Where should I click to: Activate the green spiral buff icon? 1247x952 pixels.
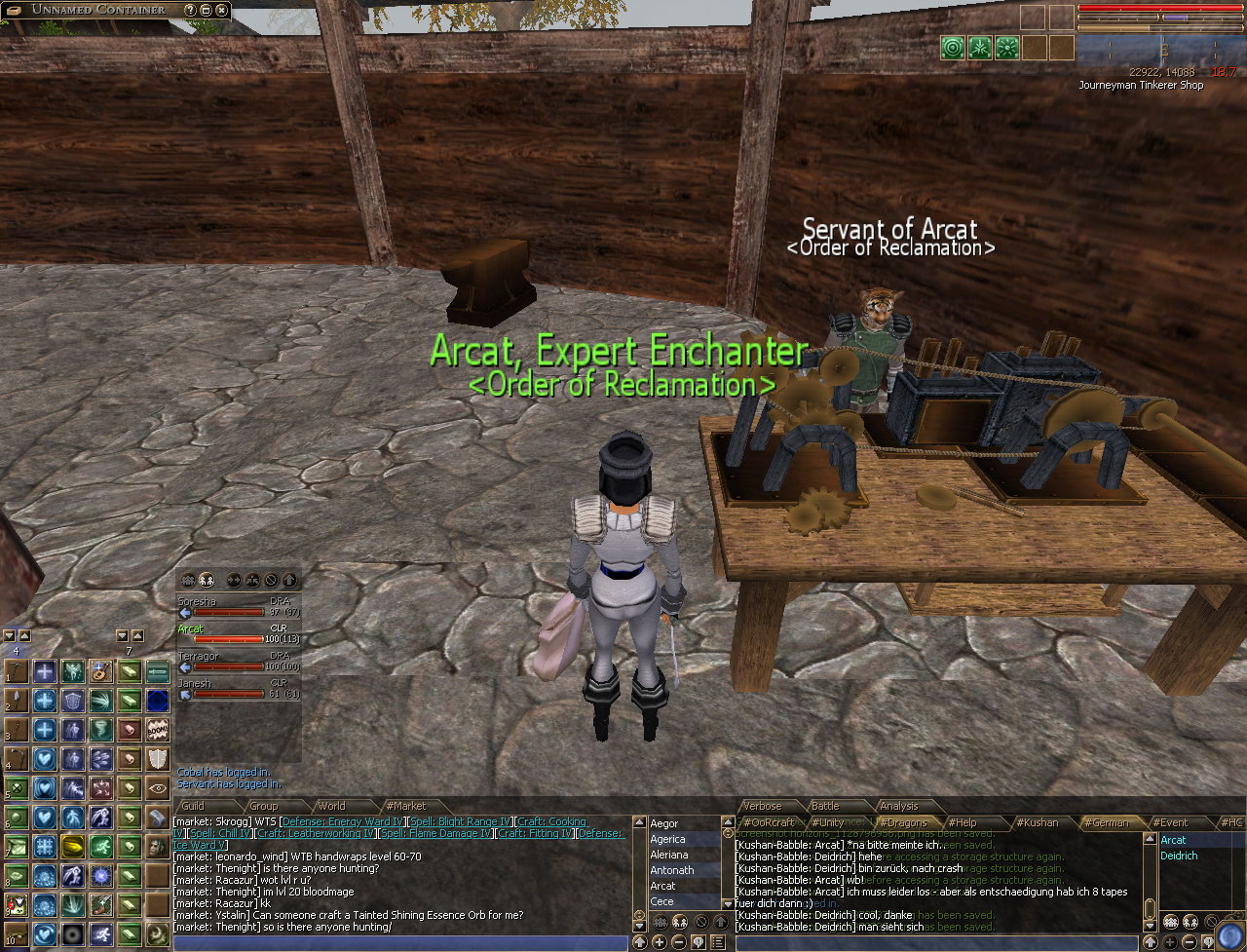[952, 47]
